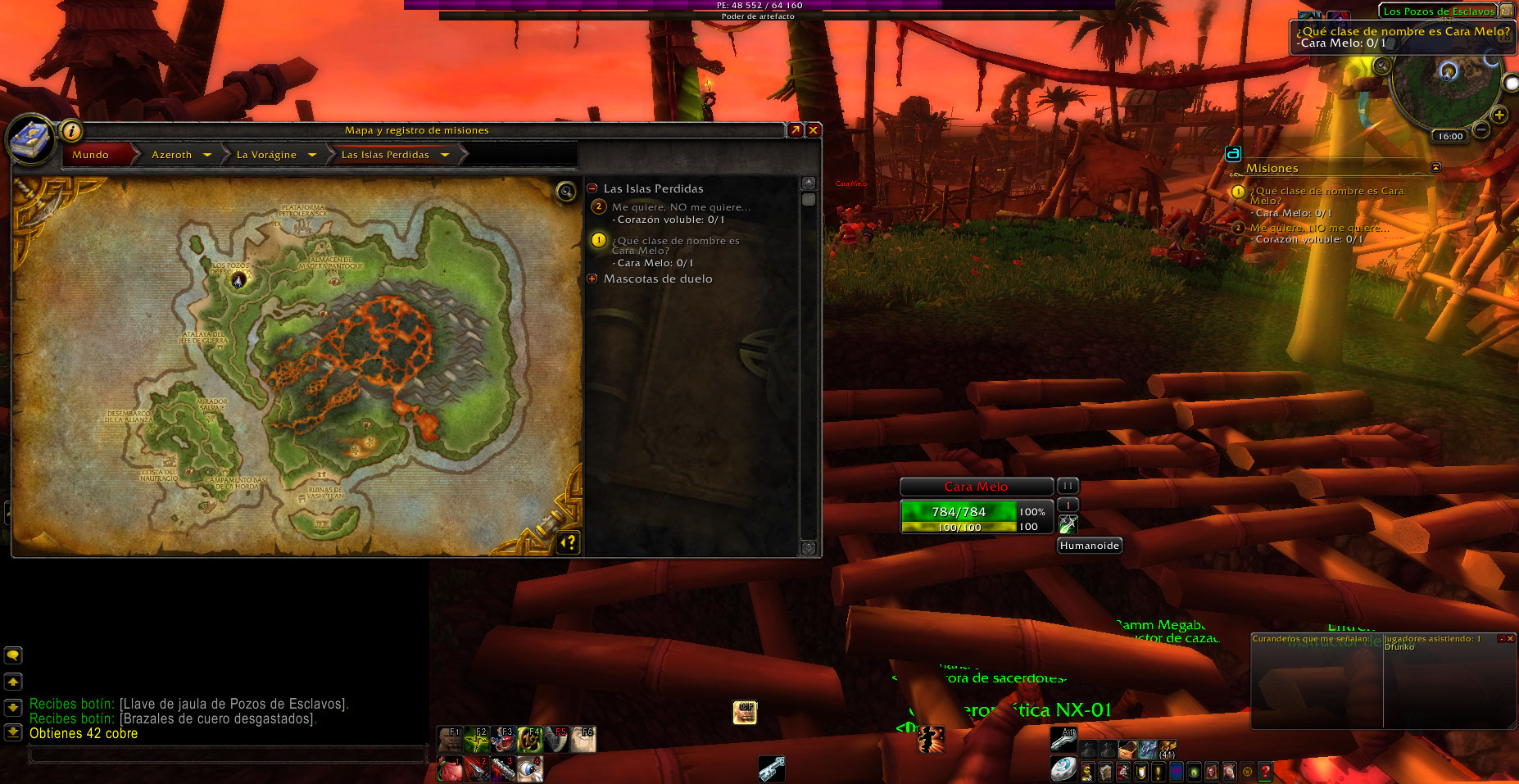Screen dimensions: 1519x784
Task: Close the map and quest log window
Action: coord(813,130)
